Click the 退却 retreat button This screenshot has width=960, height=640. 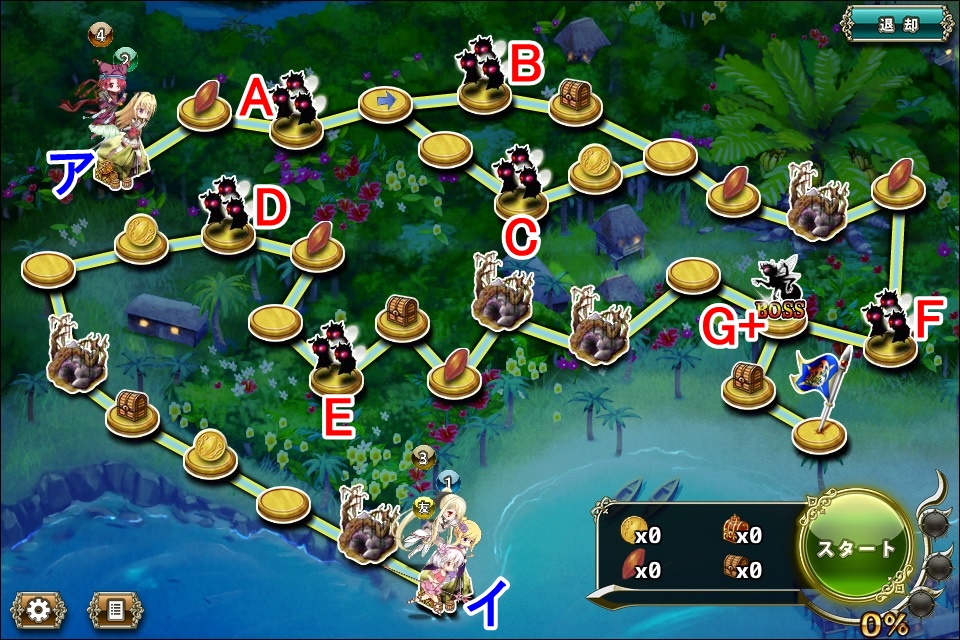[896, 24]
